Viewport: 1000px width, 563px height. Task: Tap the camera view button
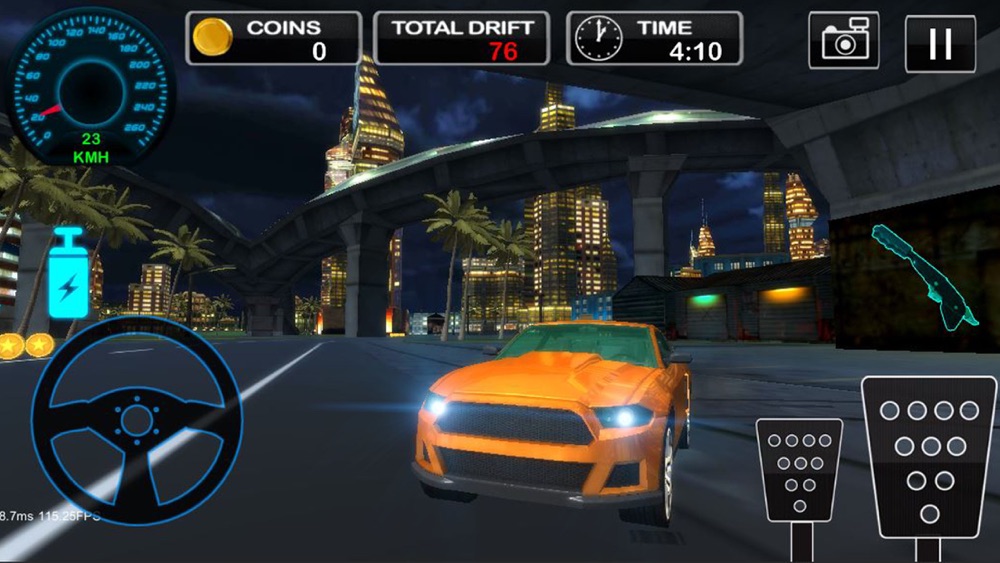pyautogui.click(x=844, y=41)
